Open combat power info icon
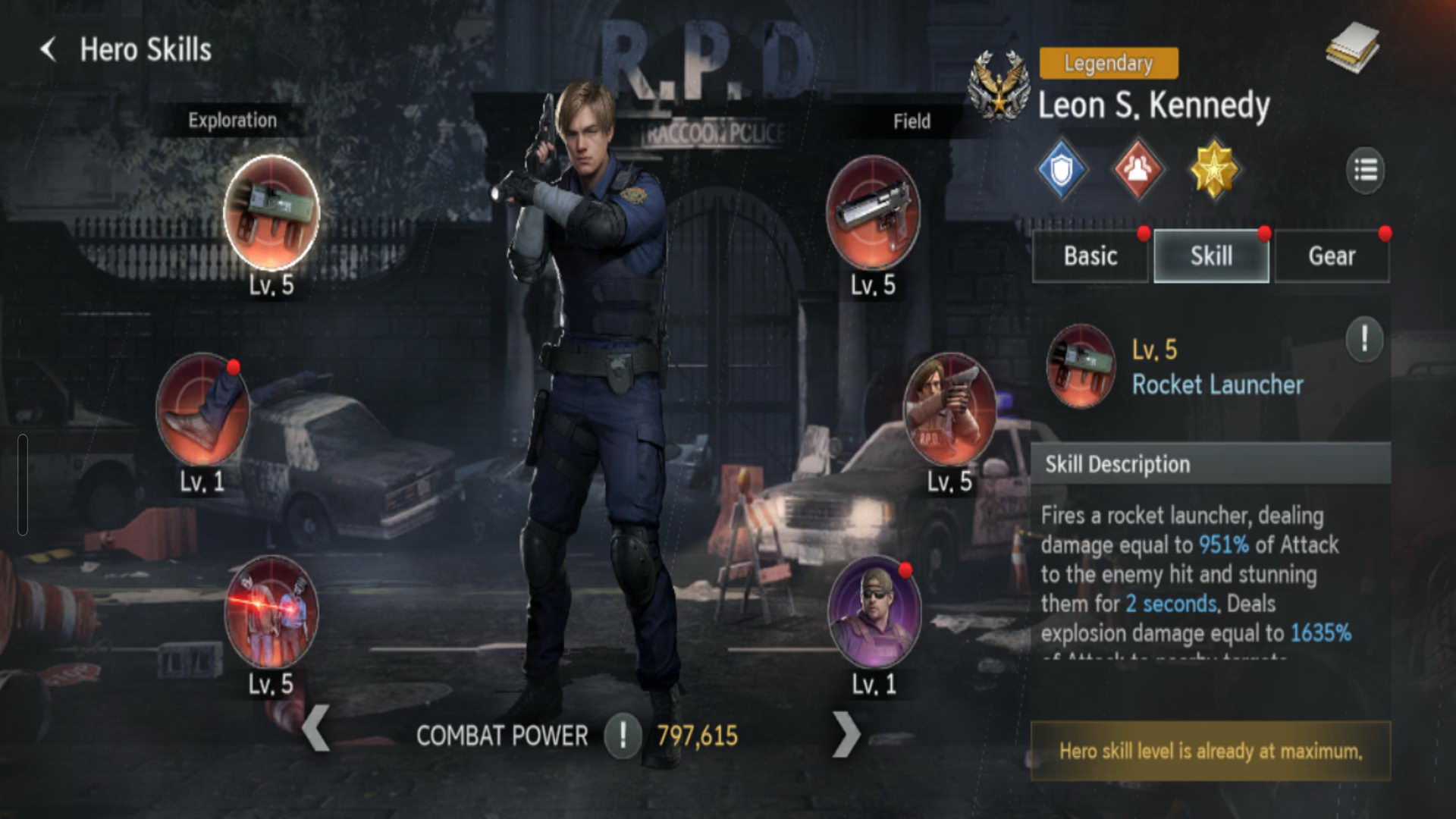The width and height of the screenshot is (1456, 819). 623,736
